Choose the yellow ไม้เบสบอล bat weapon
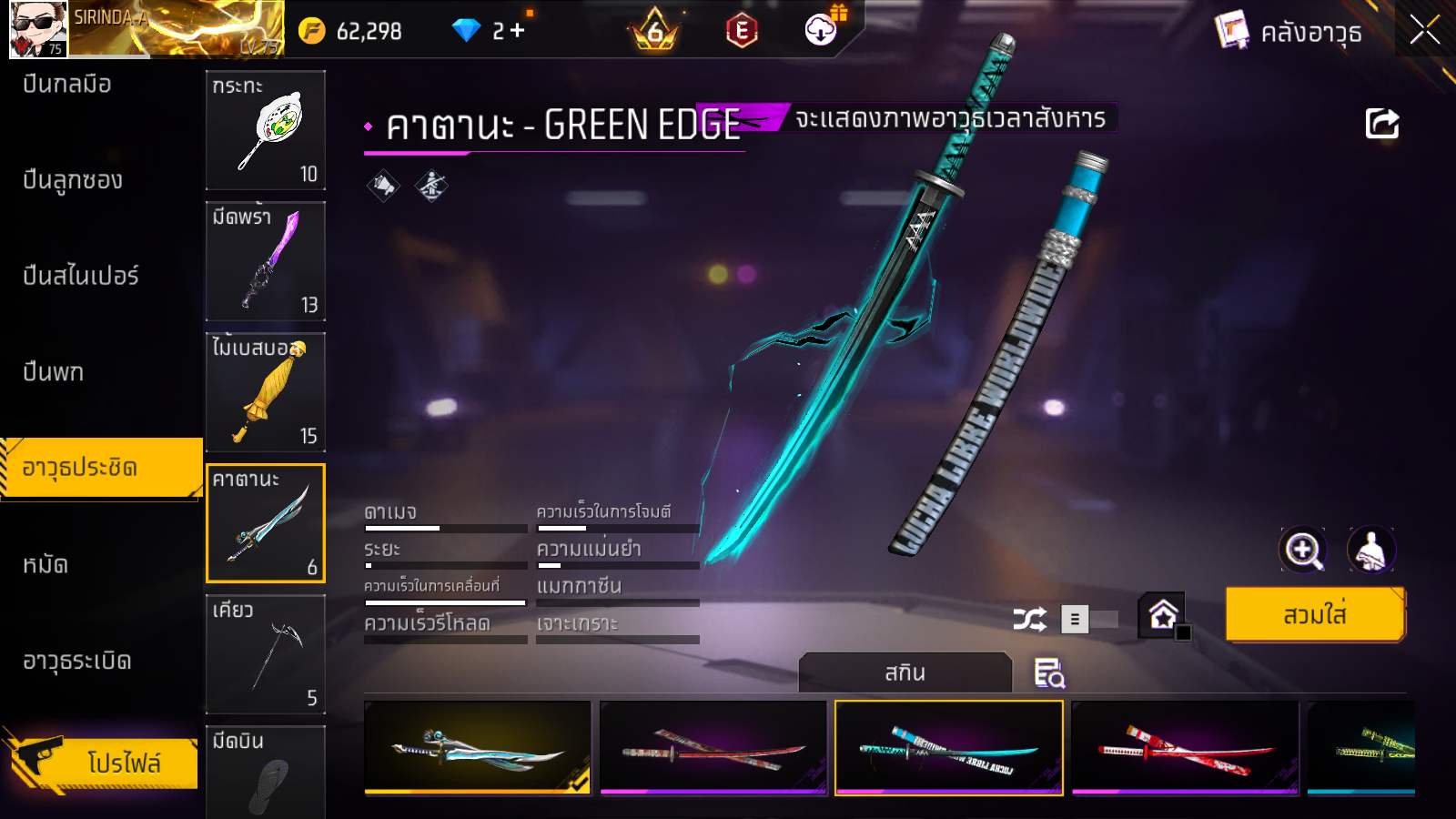This screenshot has width=1456, height=819. pos(265,392)
